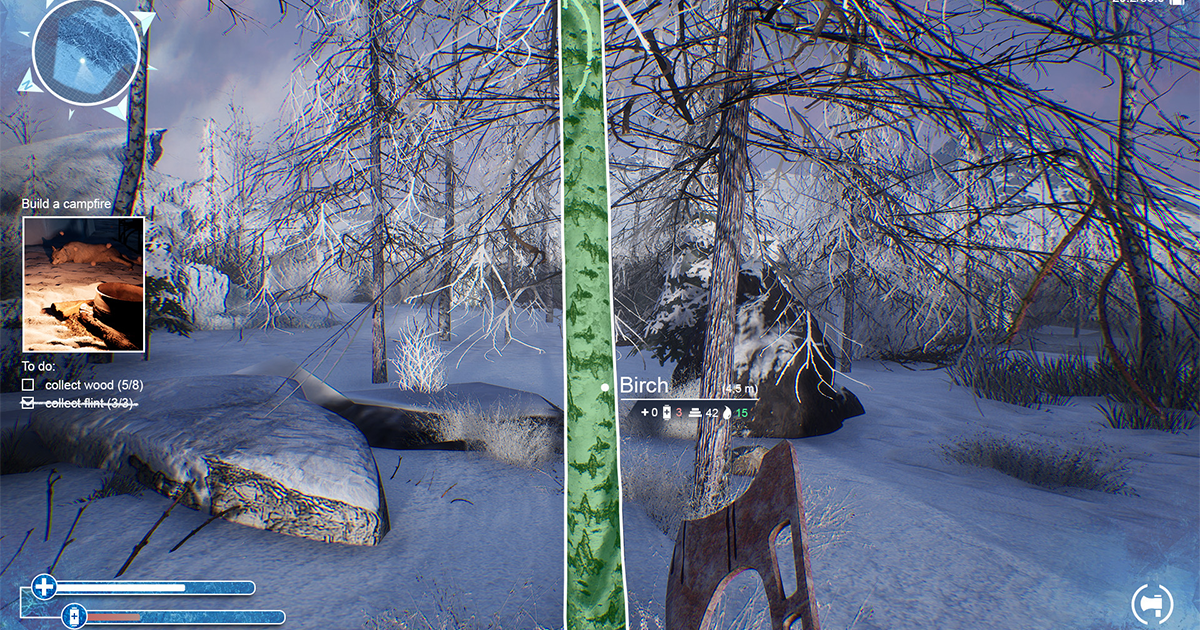Toggle the collect wood (5/8) checkbox
Image resolution: width=1200 pixels, height=630 pixels.
[x=28, y=385]
